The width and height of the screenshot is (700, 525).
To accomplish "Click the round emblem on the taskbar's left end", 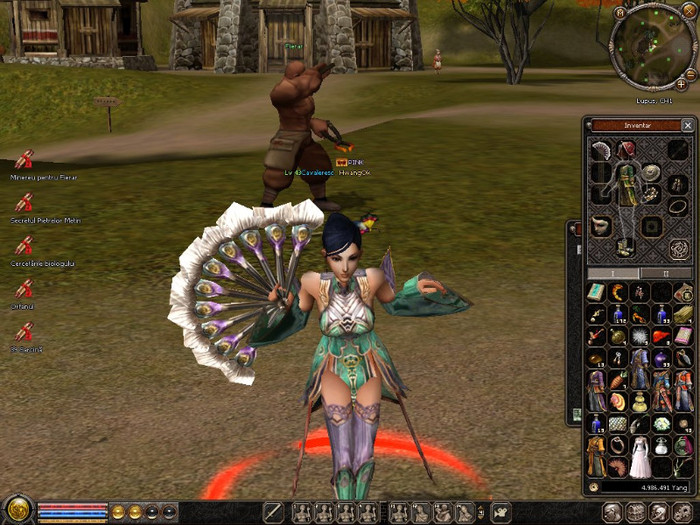I will [x=17, y=509].
